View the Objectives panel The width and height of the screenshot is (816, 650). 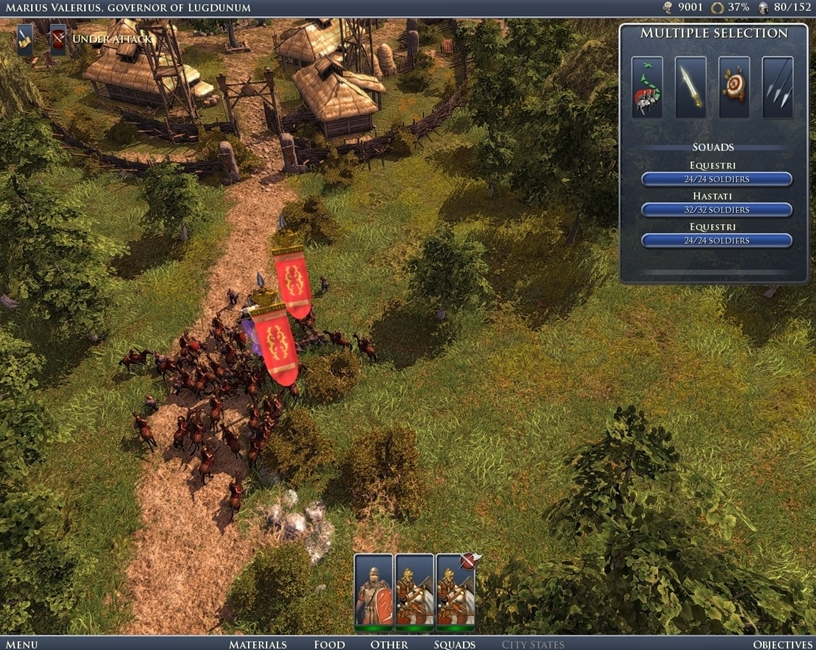(x=782, y=644)
